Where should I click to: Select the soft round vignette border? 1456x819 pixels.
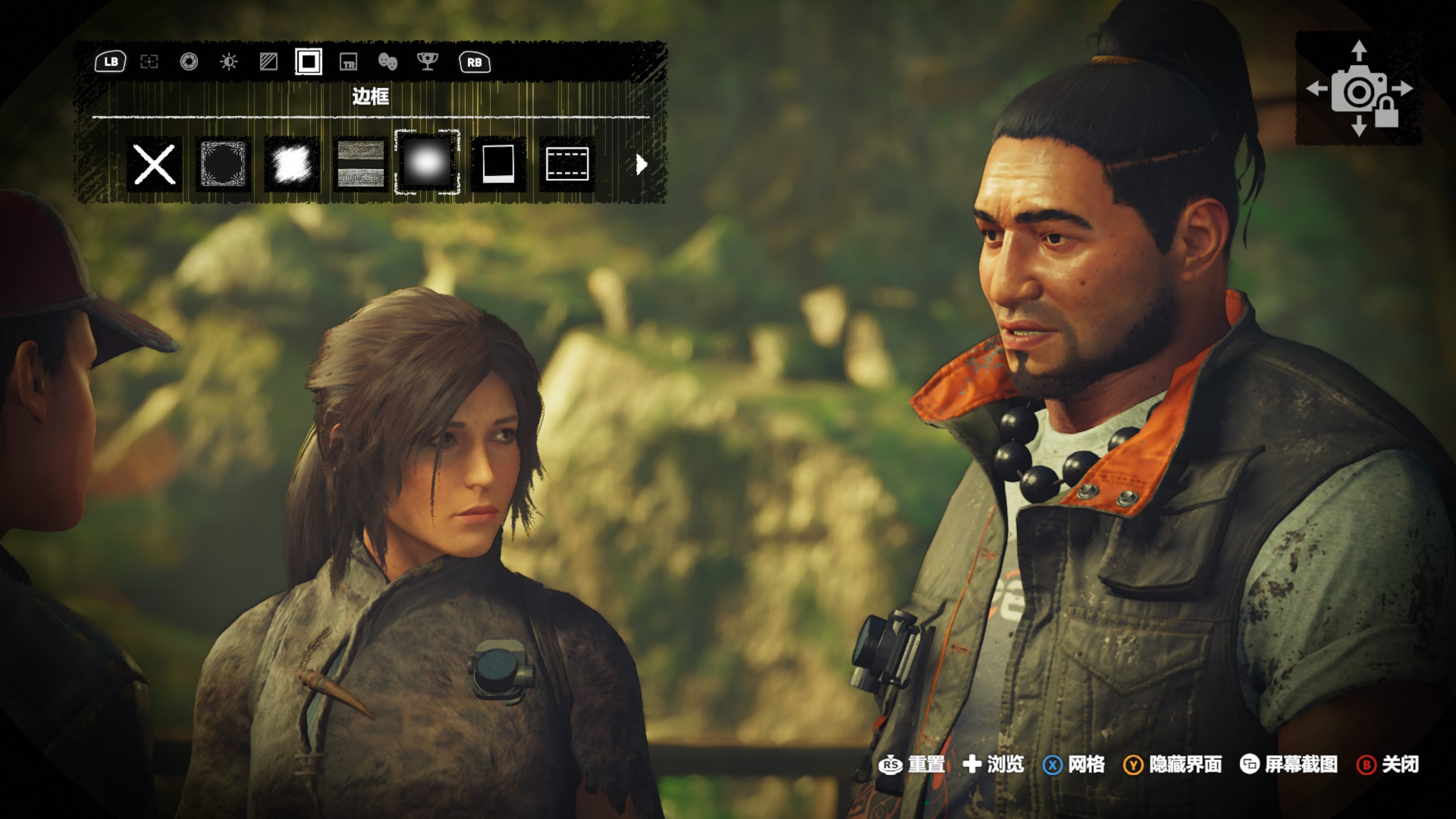pyautogui.click(x=427, y=163)
